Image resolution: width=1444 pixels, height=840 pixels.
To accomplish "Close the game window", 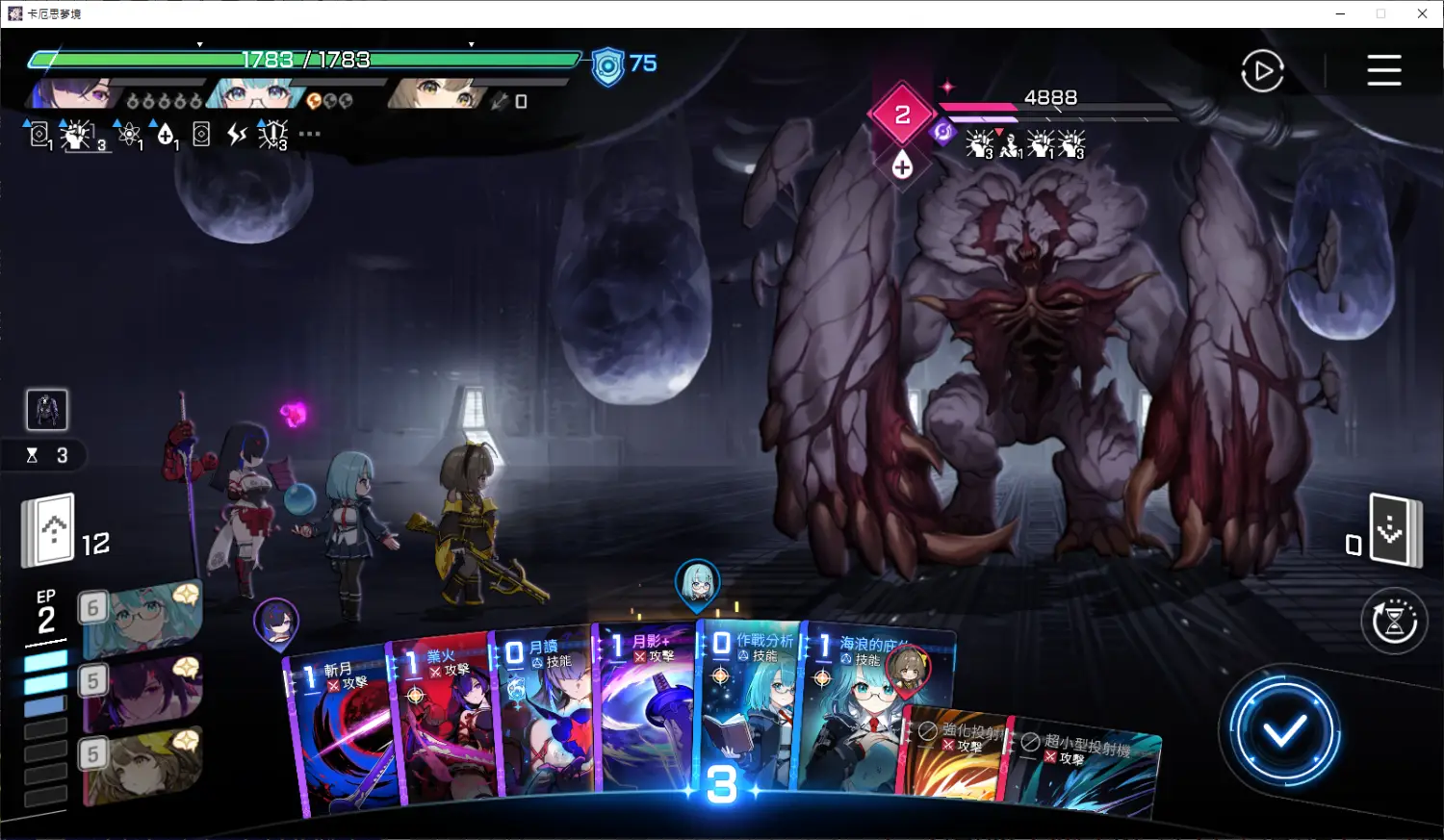I will point(1422,13).
